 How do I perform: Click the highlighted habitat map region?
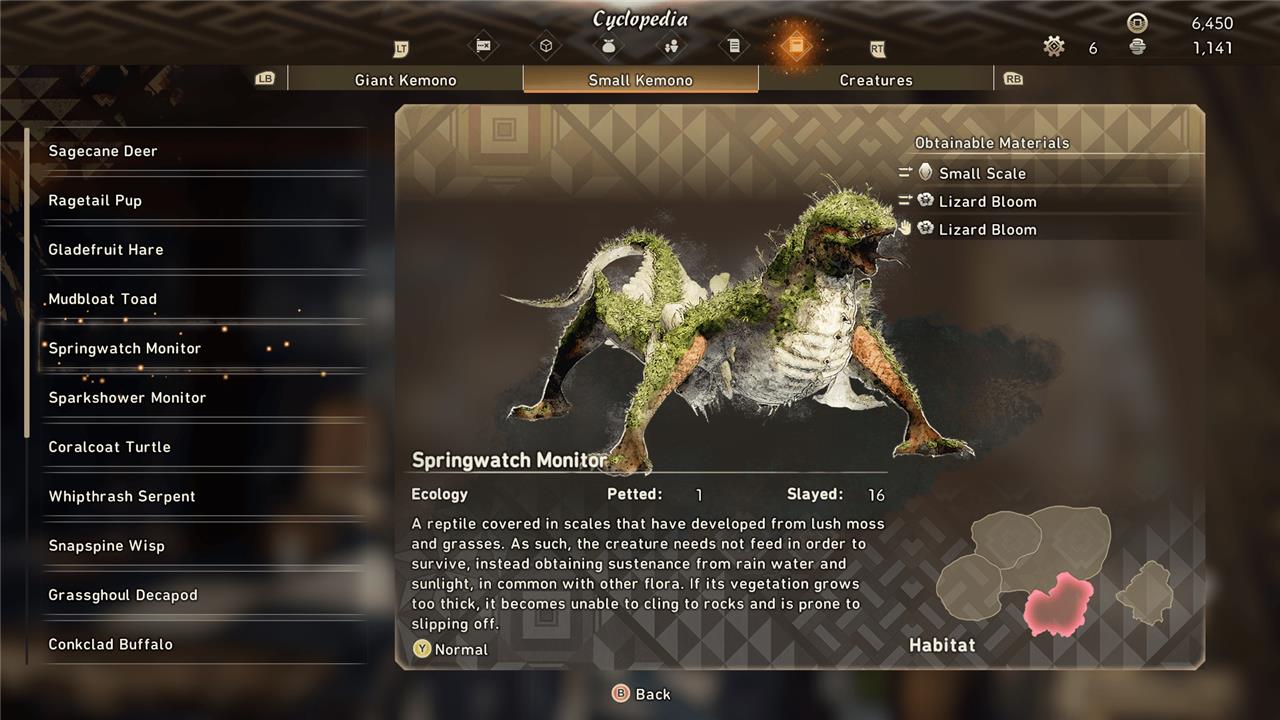(x=1059, y=604)
